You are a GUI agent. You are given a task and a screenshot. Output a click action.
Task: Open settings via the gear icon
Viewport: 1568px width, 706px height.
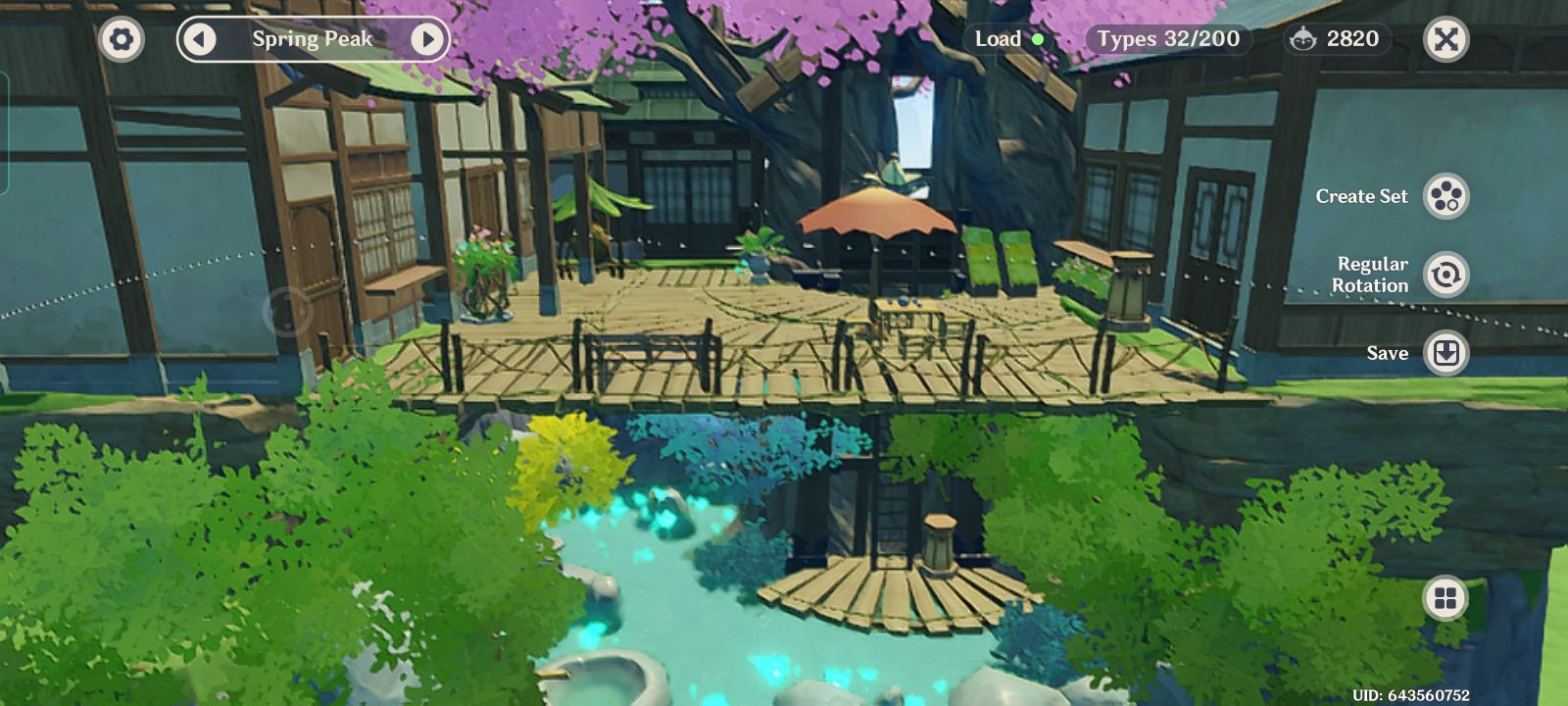(x=120, y=40)
